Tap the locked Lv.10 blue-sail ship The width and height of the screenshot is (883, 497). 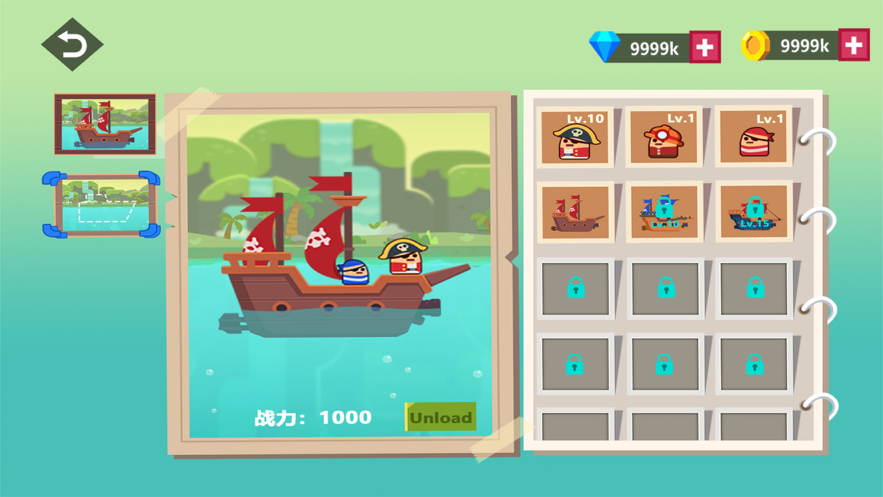click(664, 212)
